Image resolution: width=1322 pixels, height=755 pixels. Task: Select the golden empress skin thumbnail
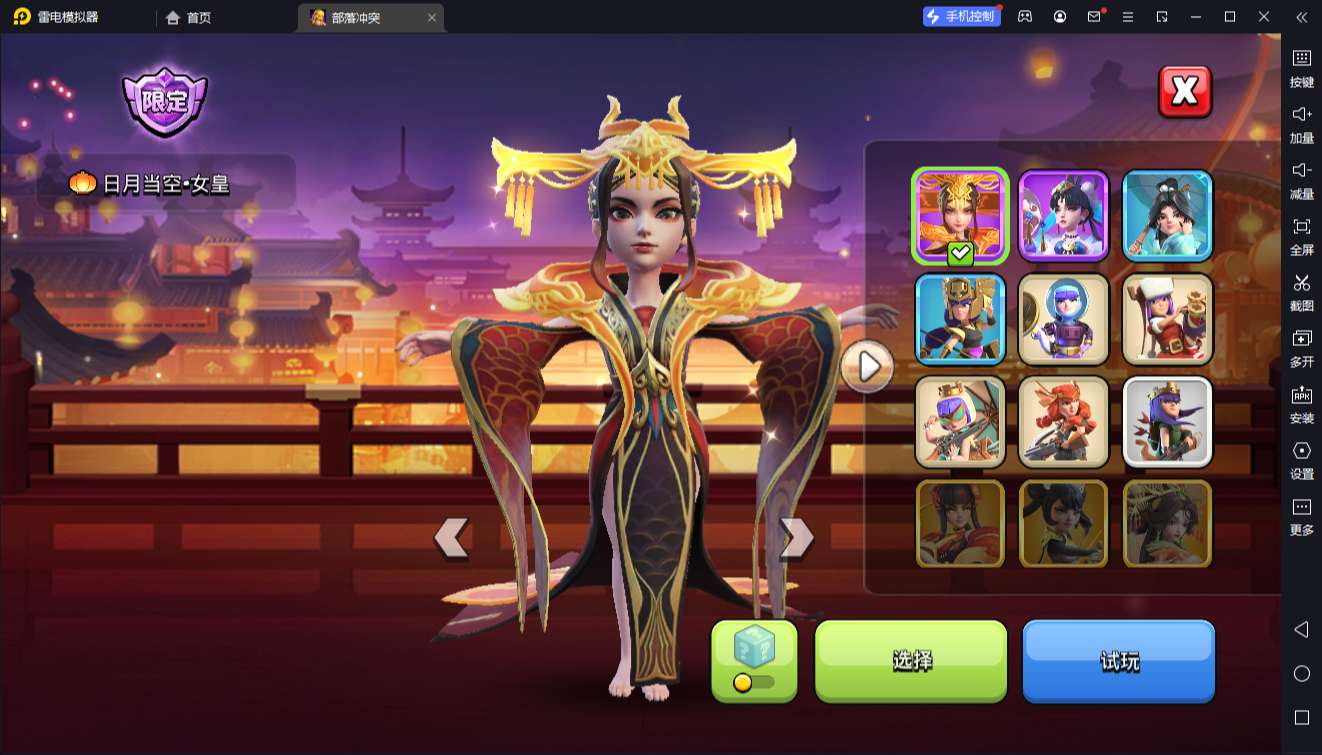pyautogui.click(x=960, y=216)
